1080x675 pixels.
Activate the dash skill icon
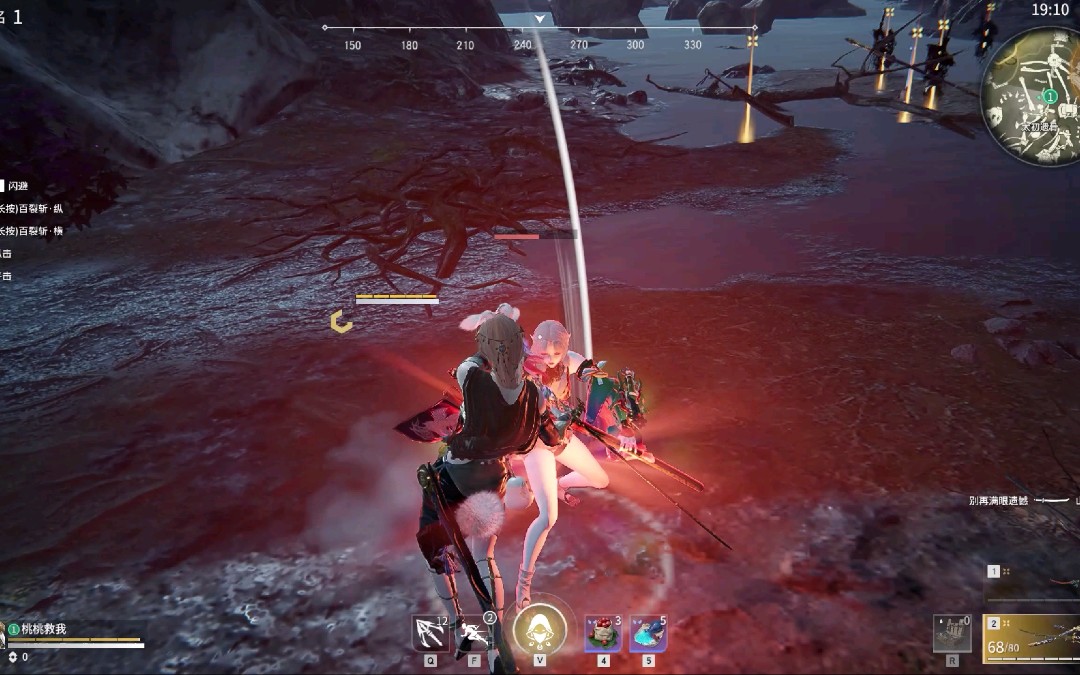[x=474, y=633]
